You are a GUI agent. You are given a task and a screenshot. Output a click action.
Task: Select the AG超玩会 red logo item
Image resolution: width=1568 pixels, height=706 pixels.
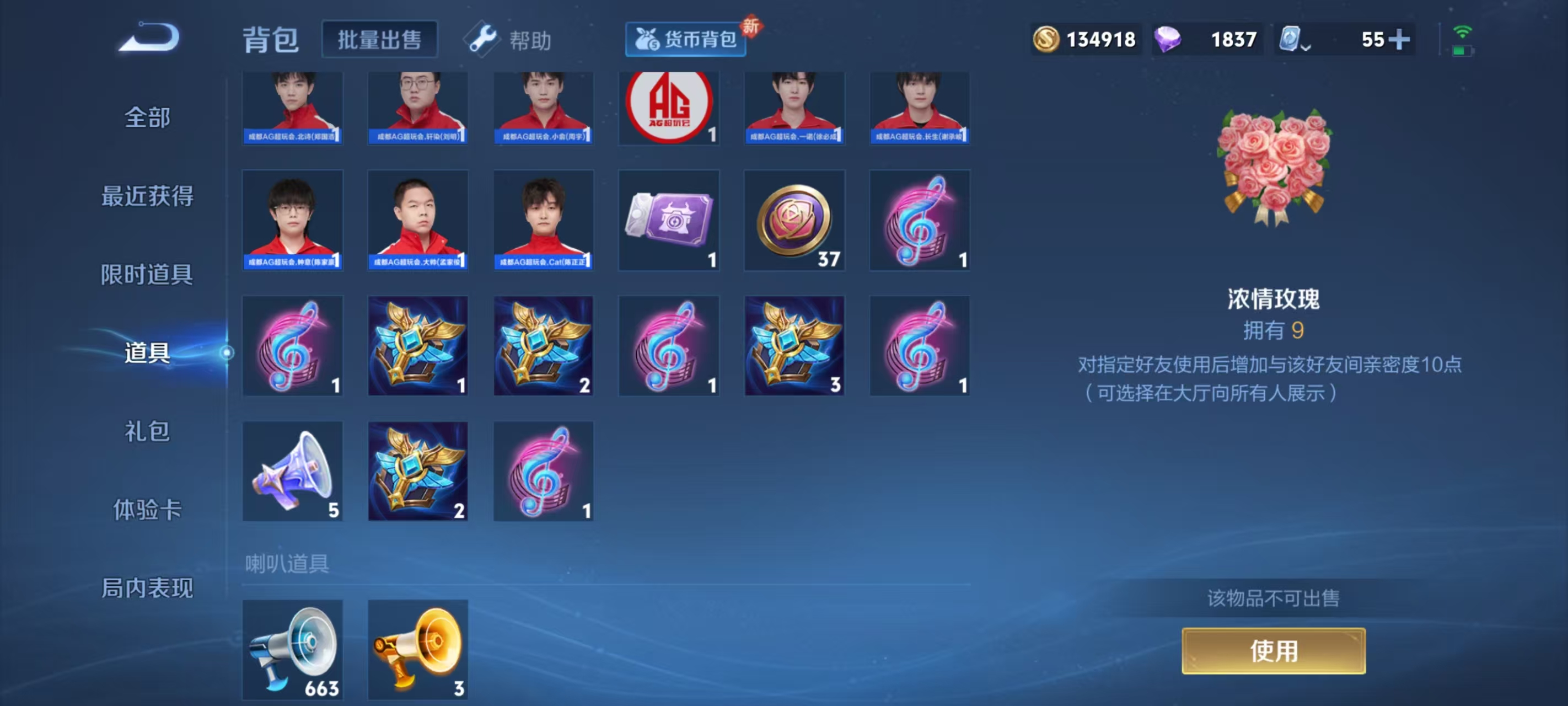(668, 108)
